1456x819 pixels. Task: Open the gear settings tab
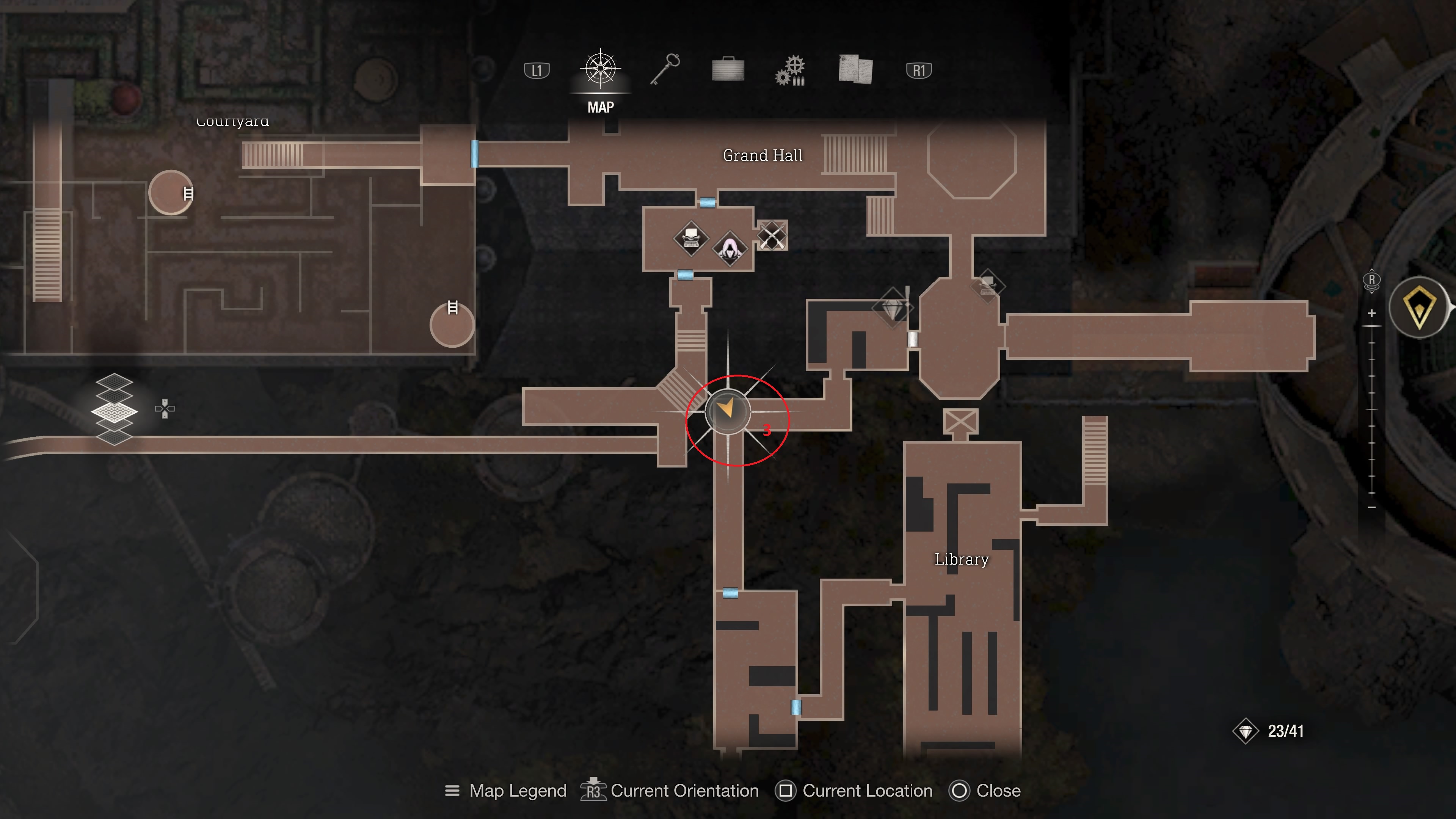click(791, 71)
